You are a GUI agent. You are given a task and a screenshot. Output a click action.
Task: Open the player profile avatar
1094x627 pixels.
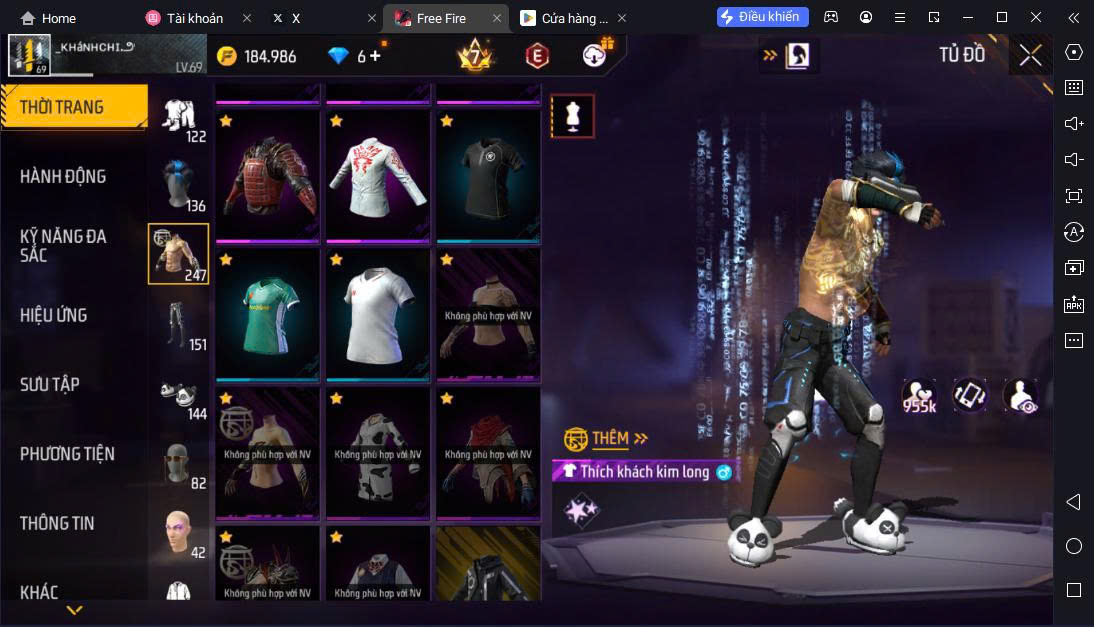click(x=29, y=56)
